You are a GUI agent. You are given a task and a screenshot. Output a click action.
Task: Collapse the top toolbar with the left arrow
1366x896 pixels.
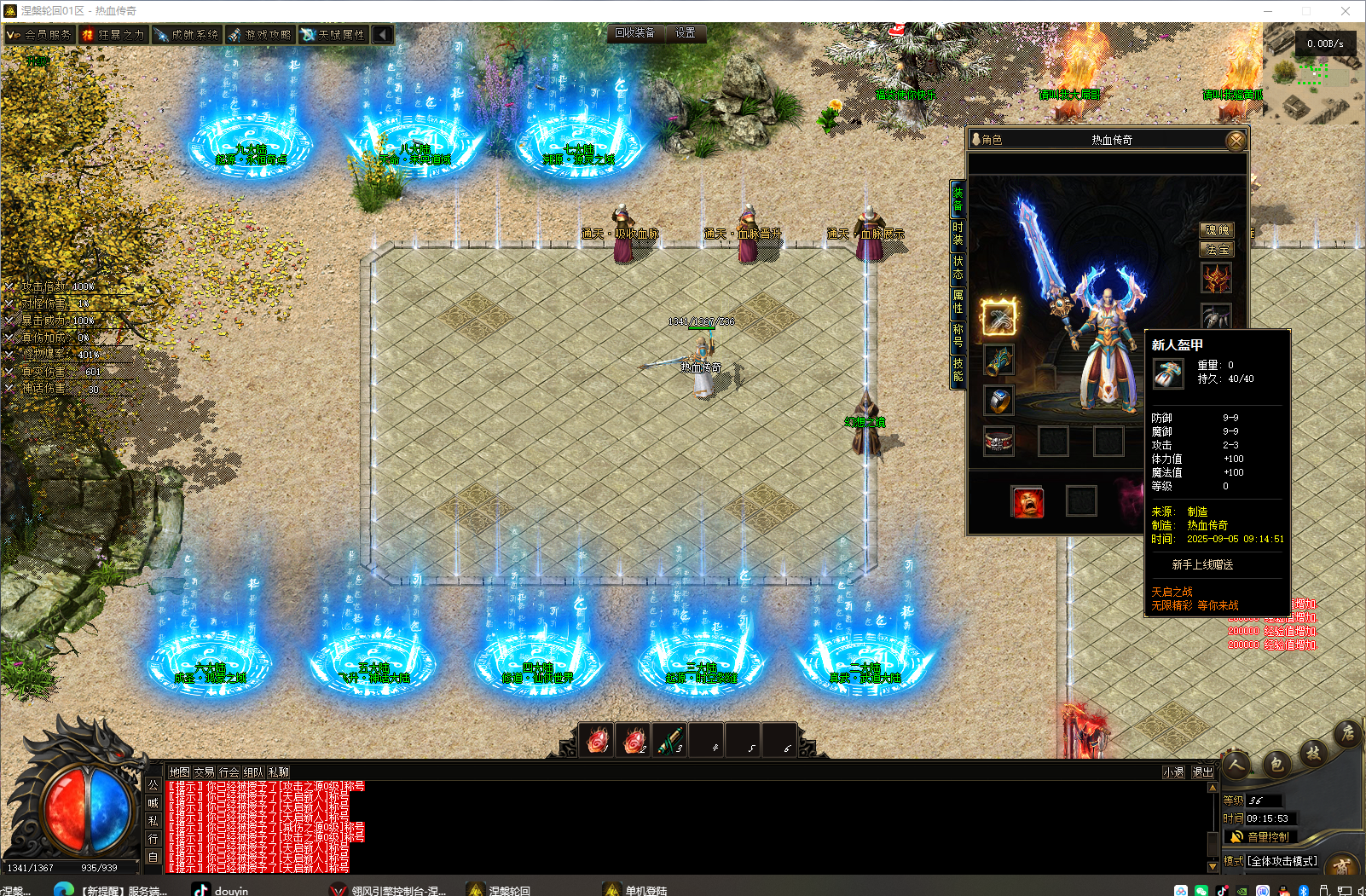click(x=381, y=34)
